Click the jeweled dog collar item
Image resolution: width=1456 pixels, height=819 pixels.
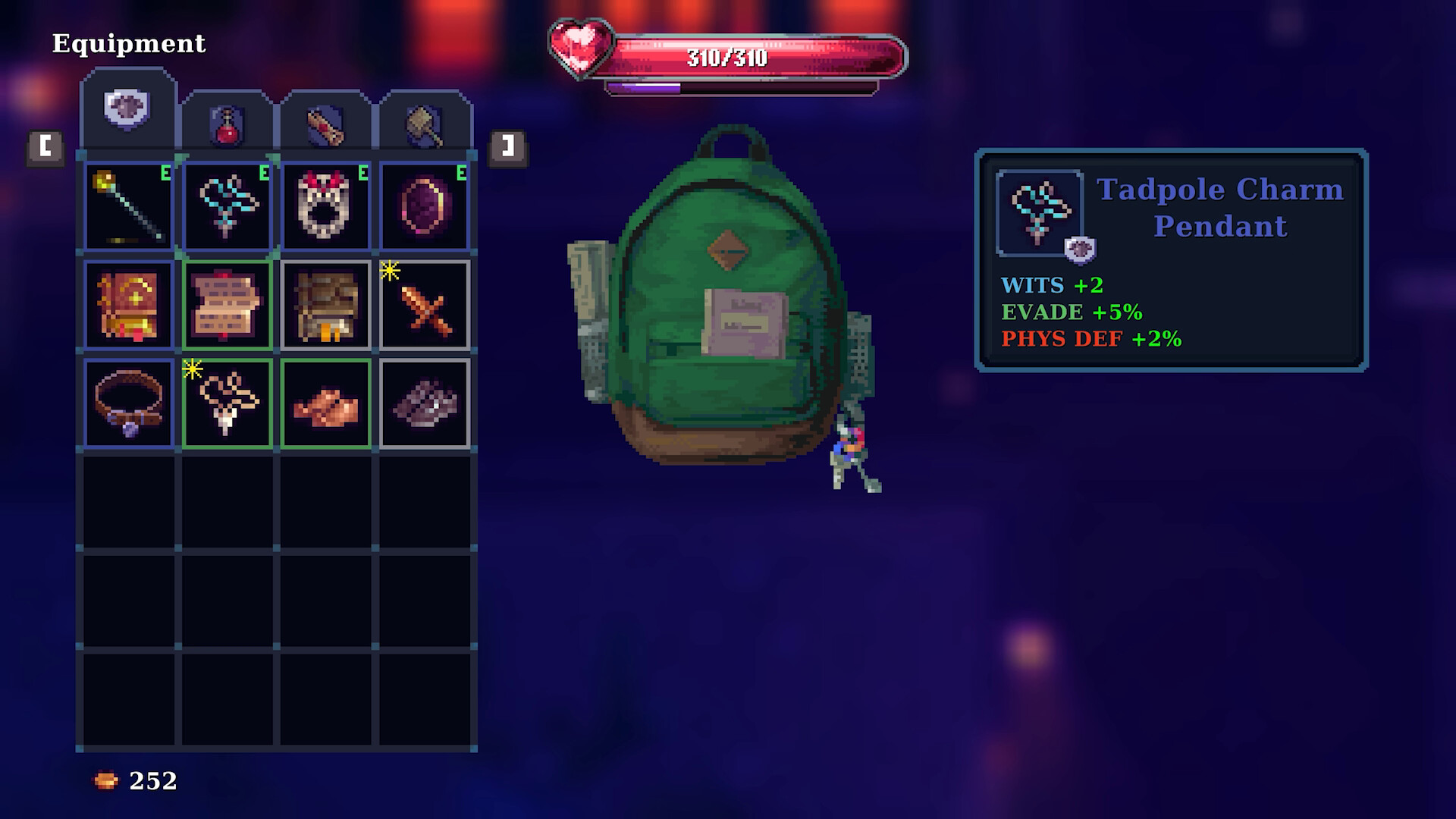click(x=127, y=405)
